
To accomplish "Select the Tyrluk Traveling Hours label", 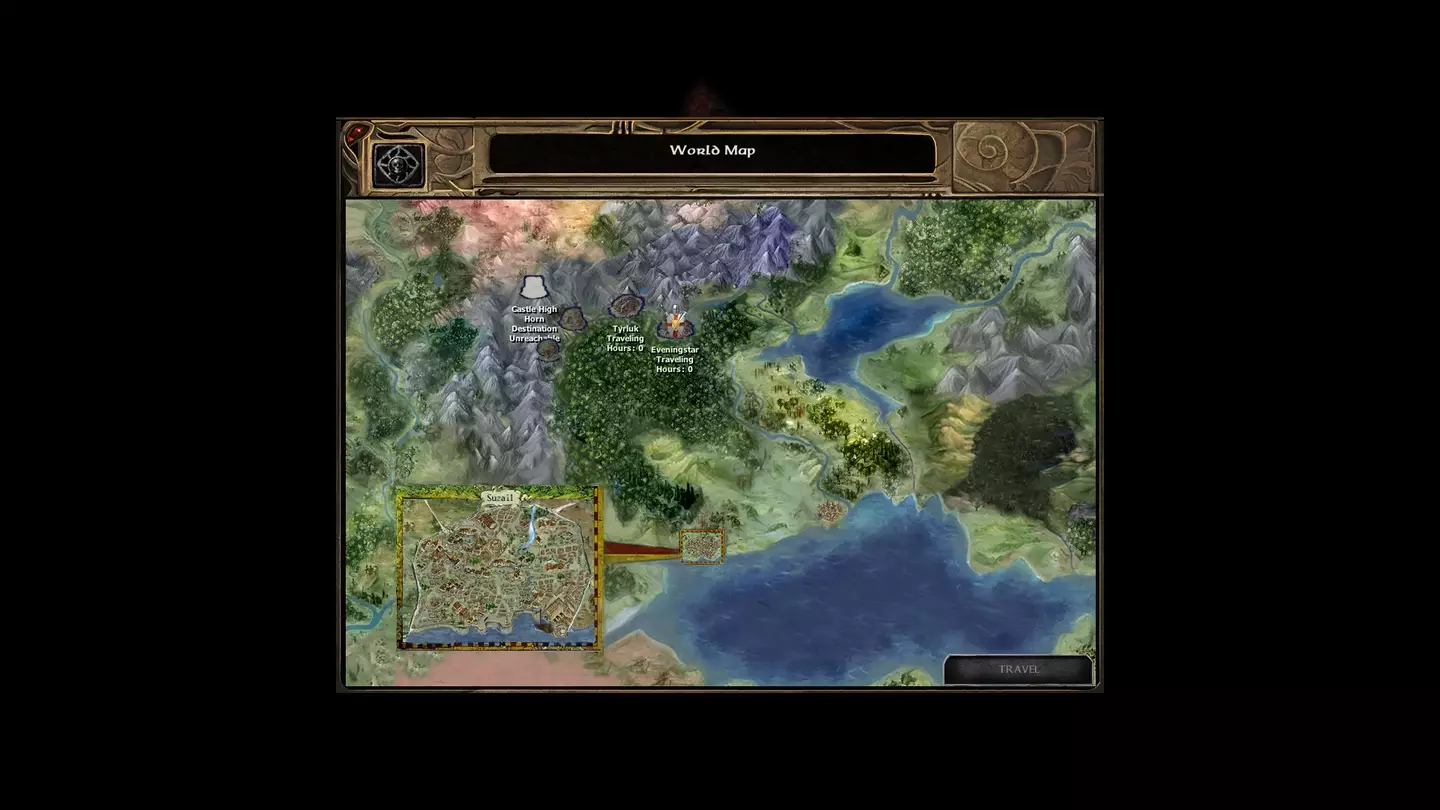I will pos(625,338).
